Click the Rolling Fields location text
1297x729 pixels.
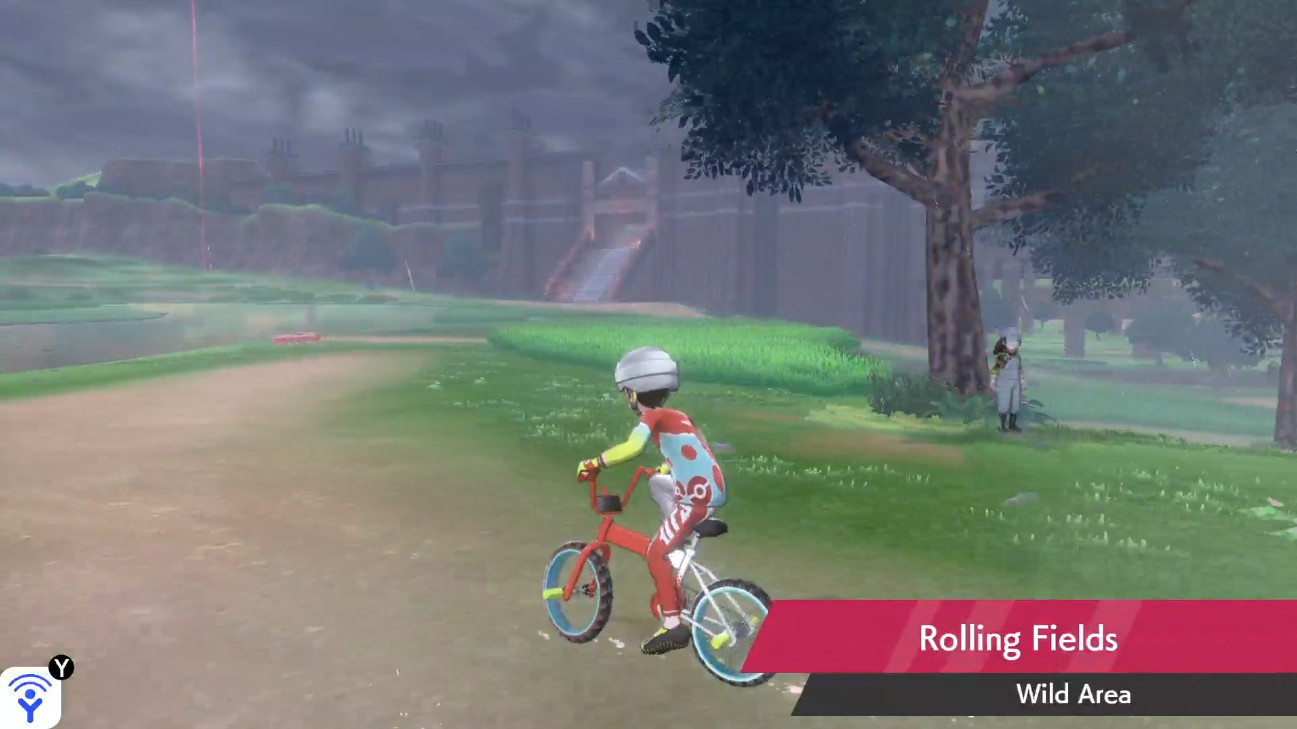coord(1018,638)
